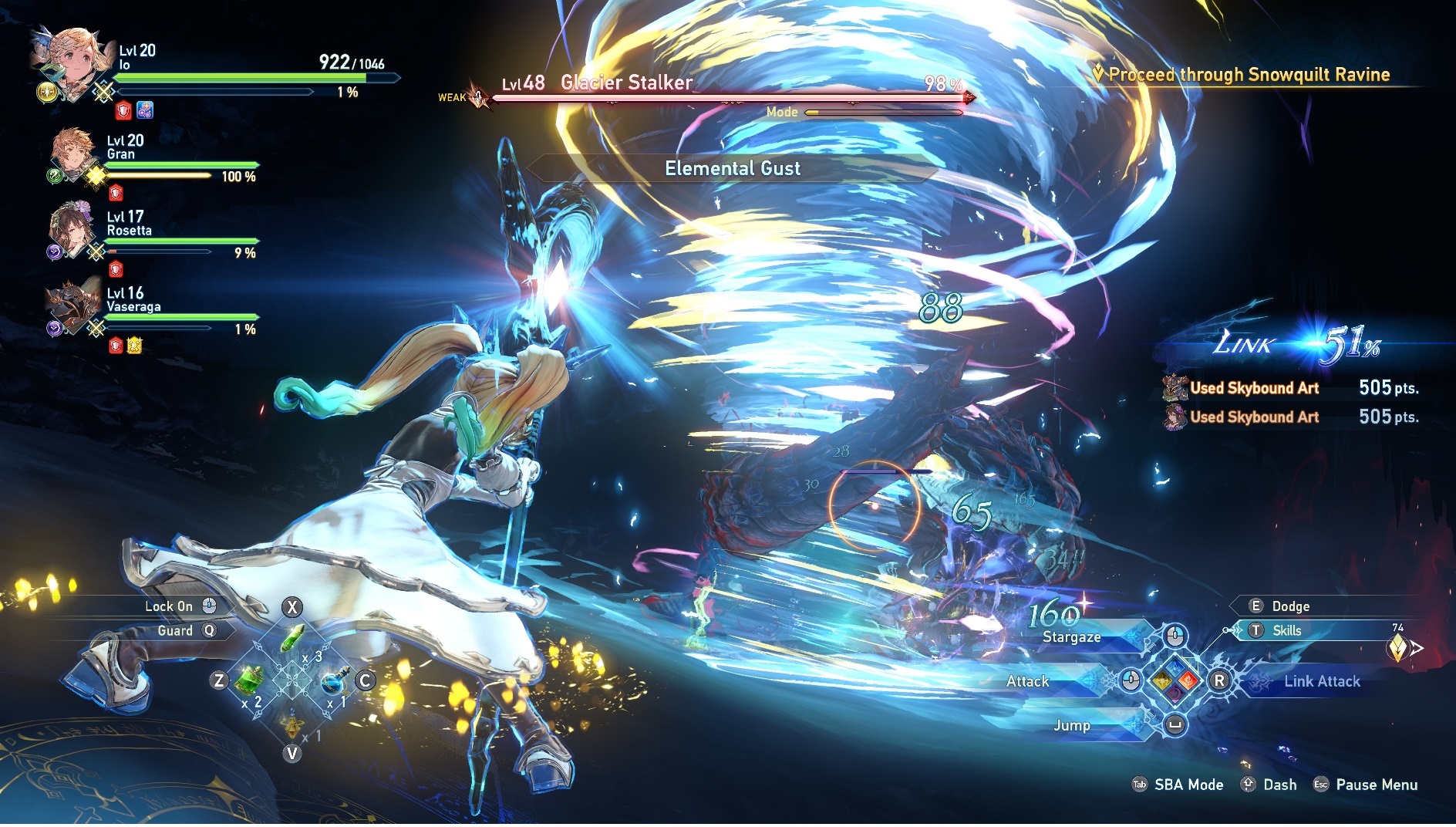This screenshot has width=1456, height=827.
Task: Select Gran's party portrait
Action: pos(75,154)
